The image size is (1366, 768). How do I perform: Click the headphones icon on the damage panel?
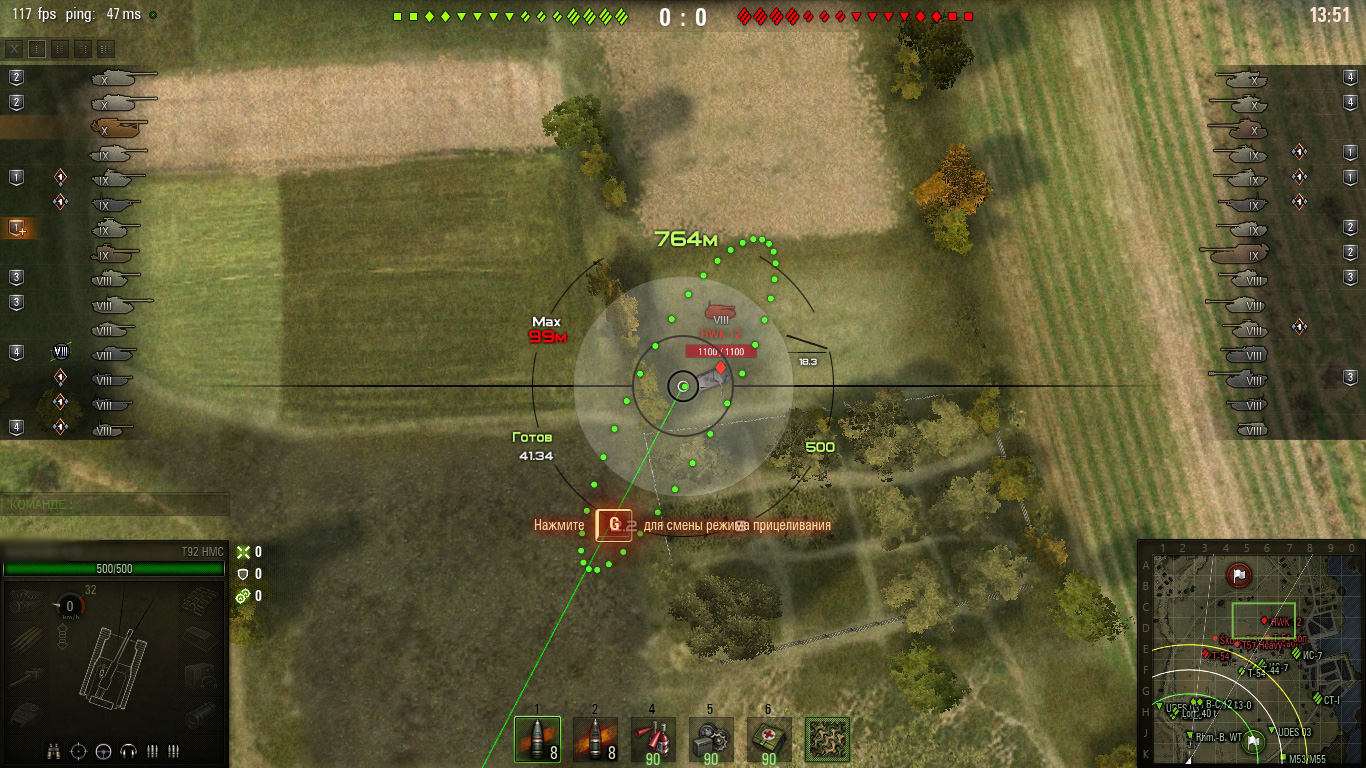[128, 751]
